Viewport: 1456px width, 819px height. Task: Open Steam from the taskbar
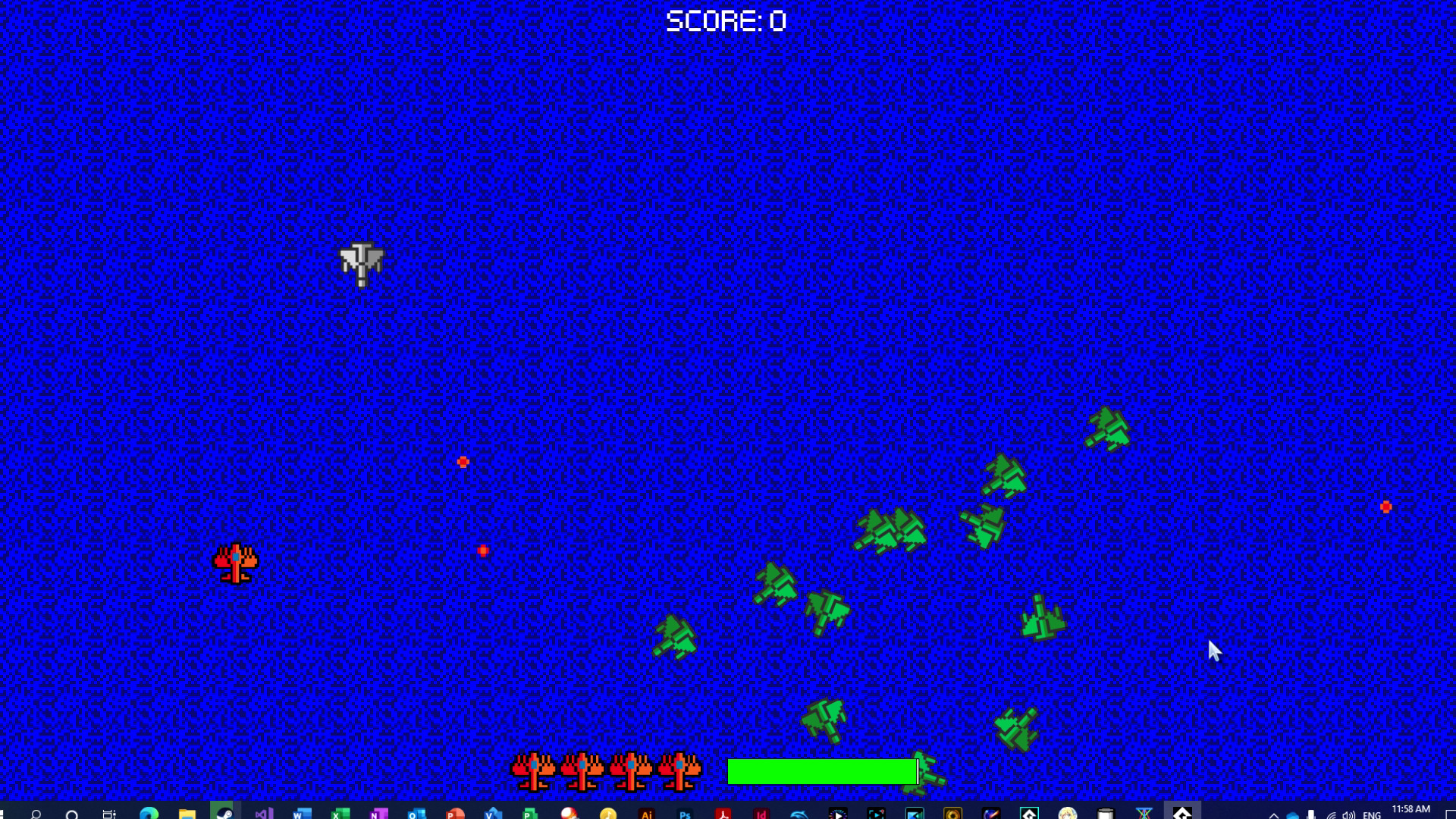click(x=224, y=813)
